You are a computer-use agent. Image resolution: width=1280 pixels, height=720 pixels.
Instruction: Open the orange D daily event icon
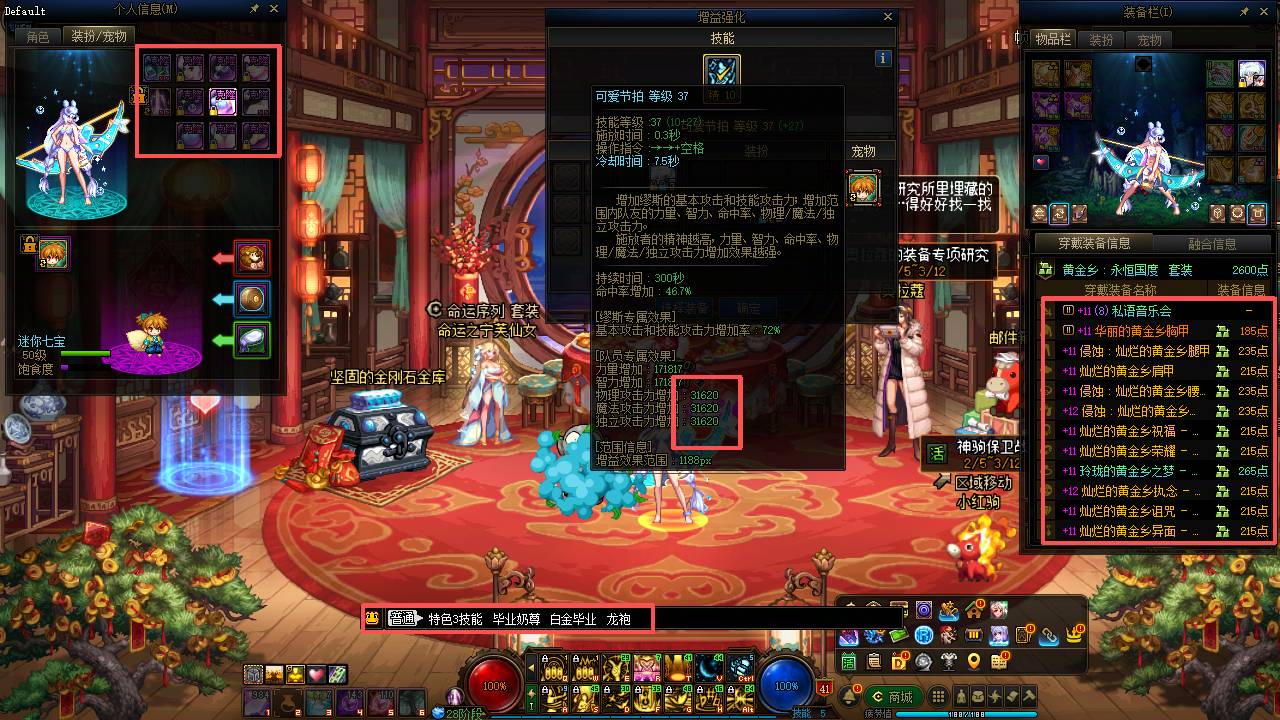coord(898,660)
